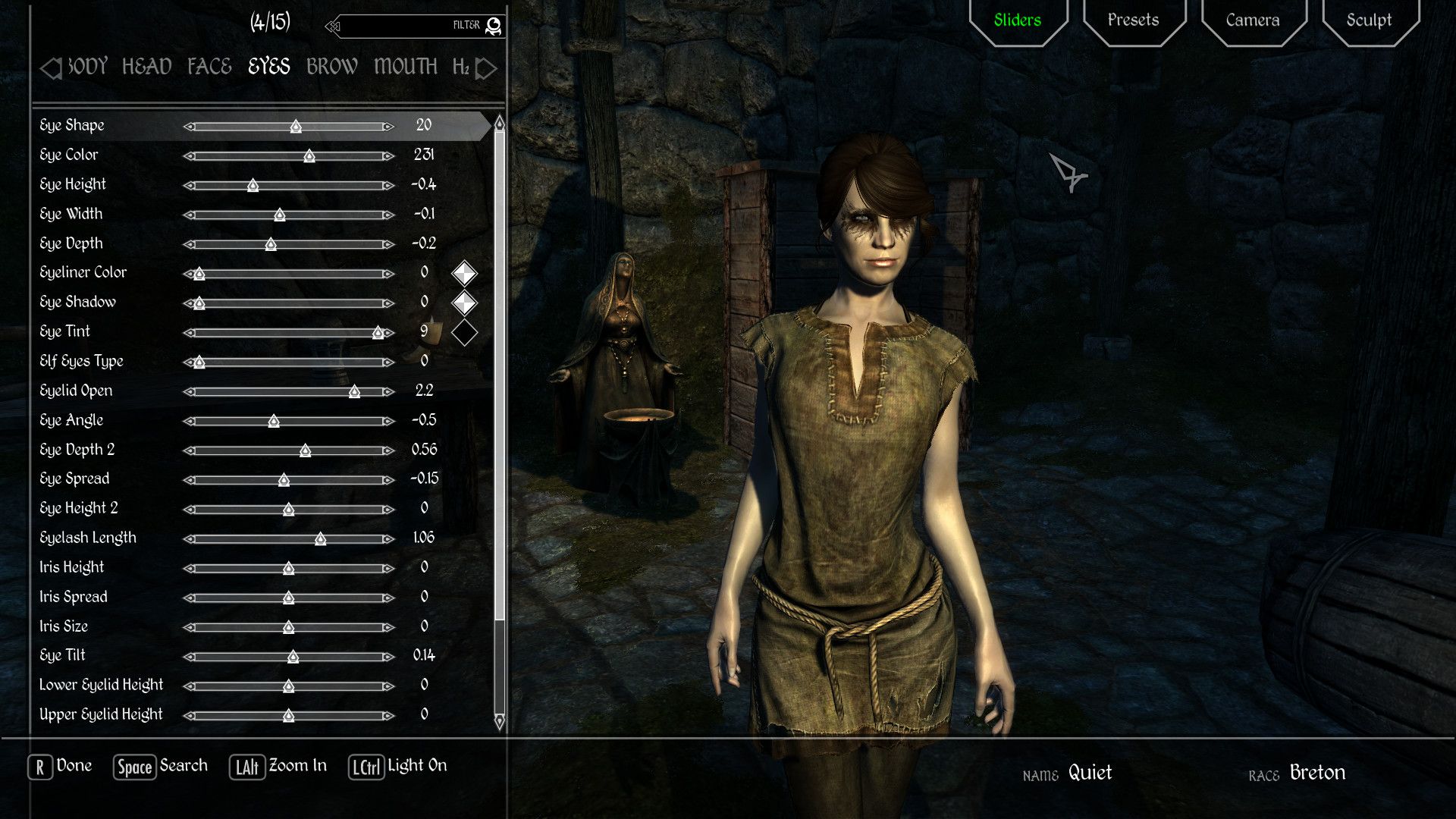The width and height of the screenshot is (1456, 819).
Task: Open the Eye Shadow color swatch
Action: tap(464, 303)
